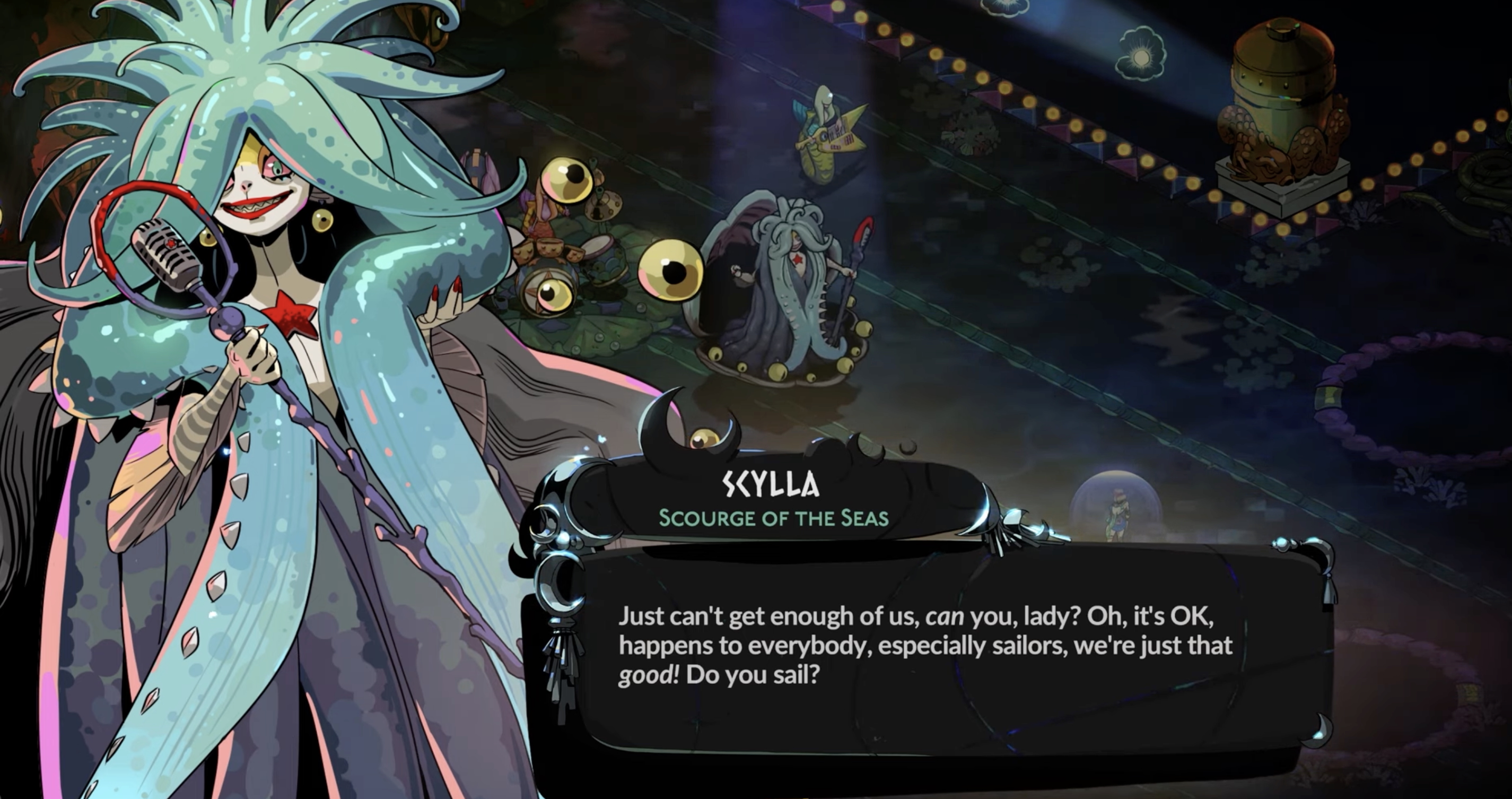Click Scylla's dialogue box to continue
1512x799 pixels.
(928, 652)
